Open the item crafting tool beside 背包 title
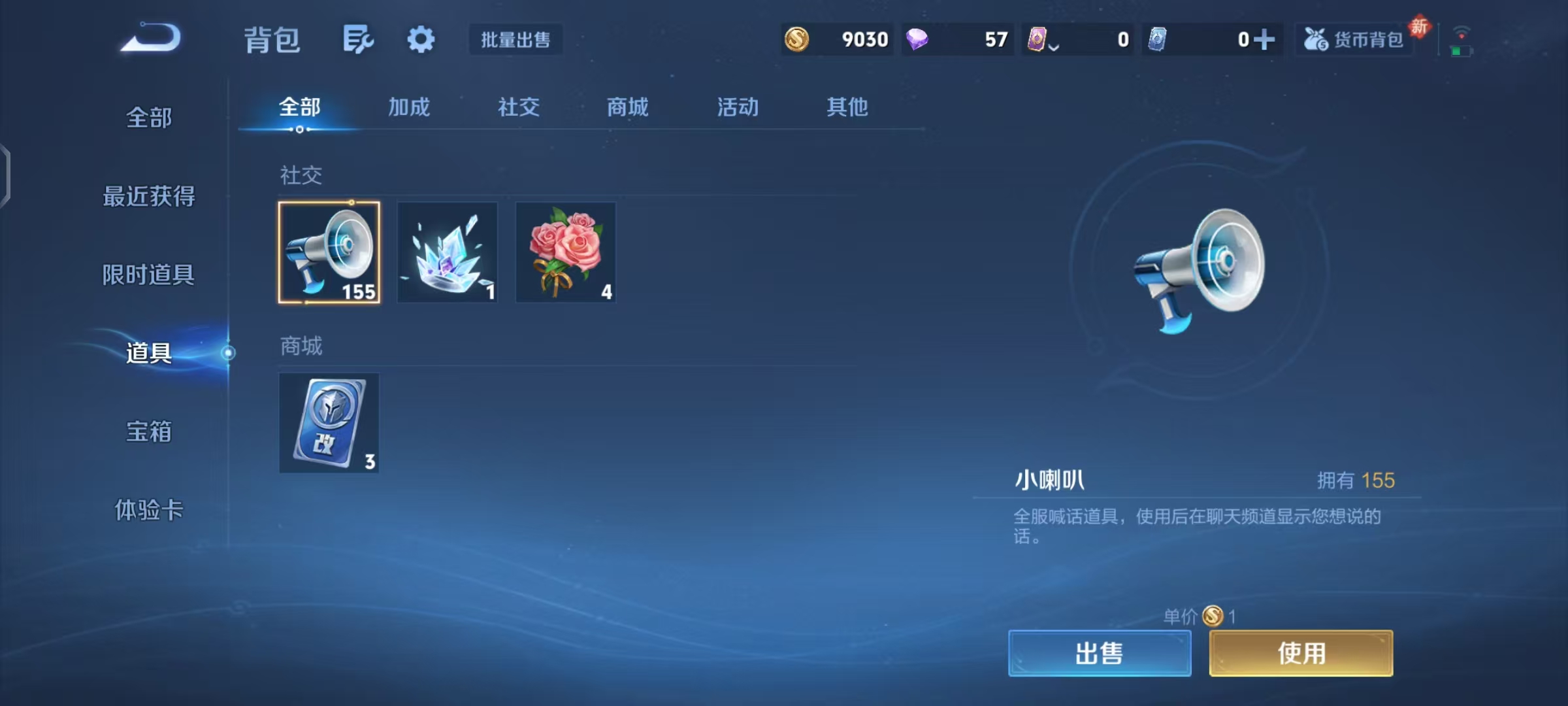Screen dimensions: 1568x706 [357, 39]
